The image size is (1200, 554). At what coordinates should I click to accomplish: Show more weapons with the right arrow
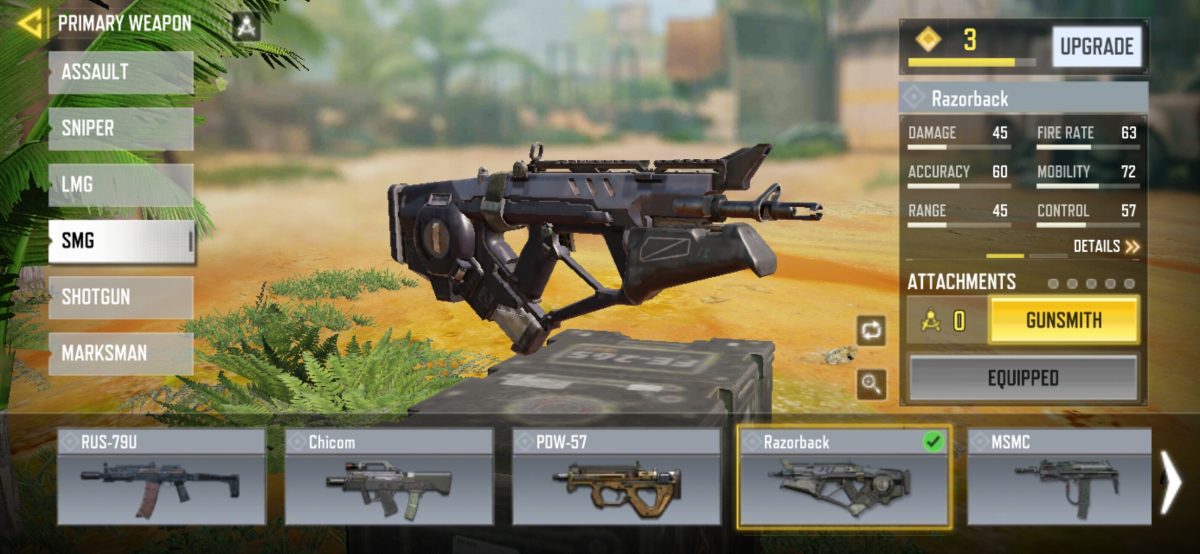click(x=1169, y=482)
